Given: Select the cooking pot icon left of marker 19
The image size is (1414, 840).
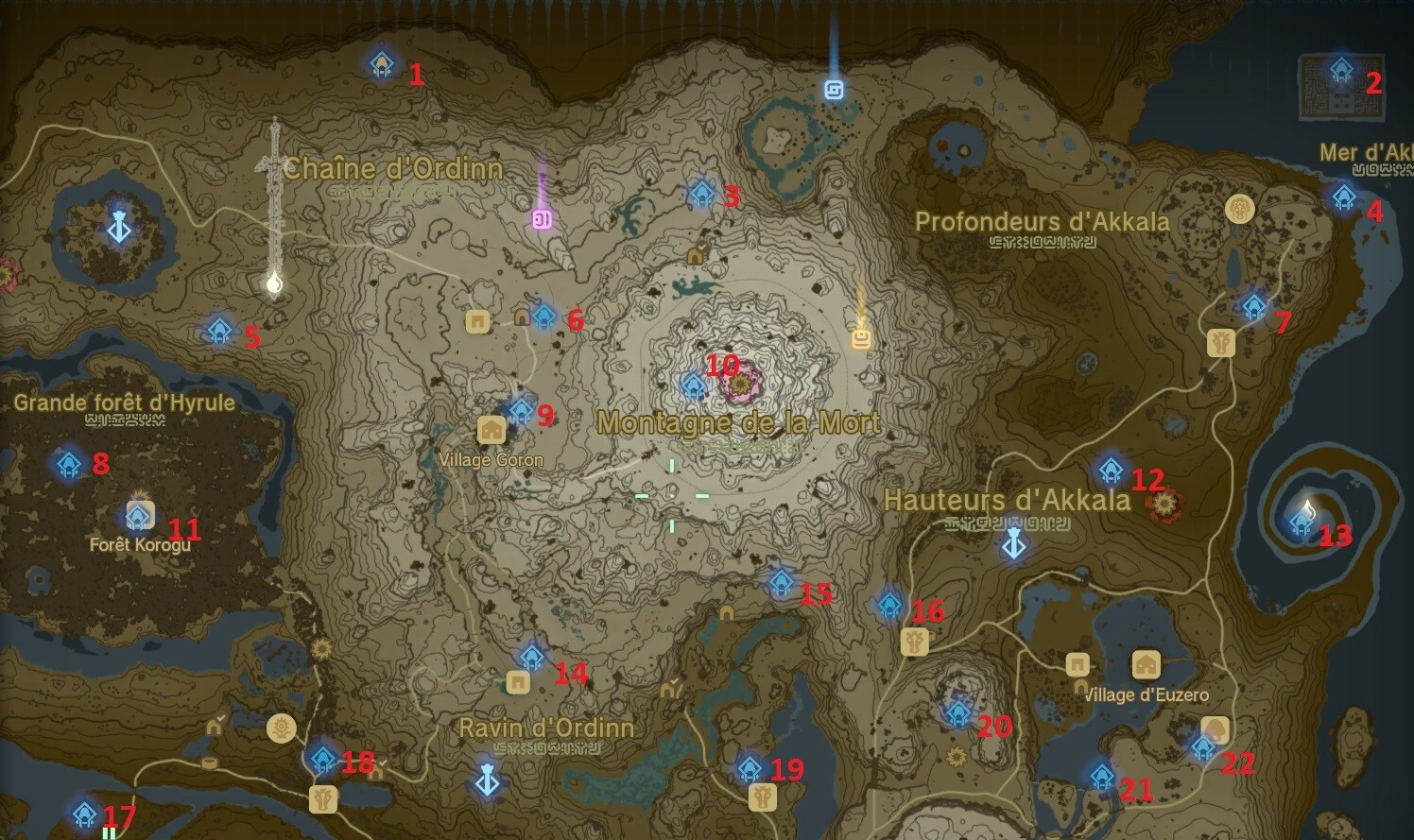Looking at the screenshot, I should coord(761,798).
